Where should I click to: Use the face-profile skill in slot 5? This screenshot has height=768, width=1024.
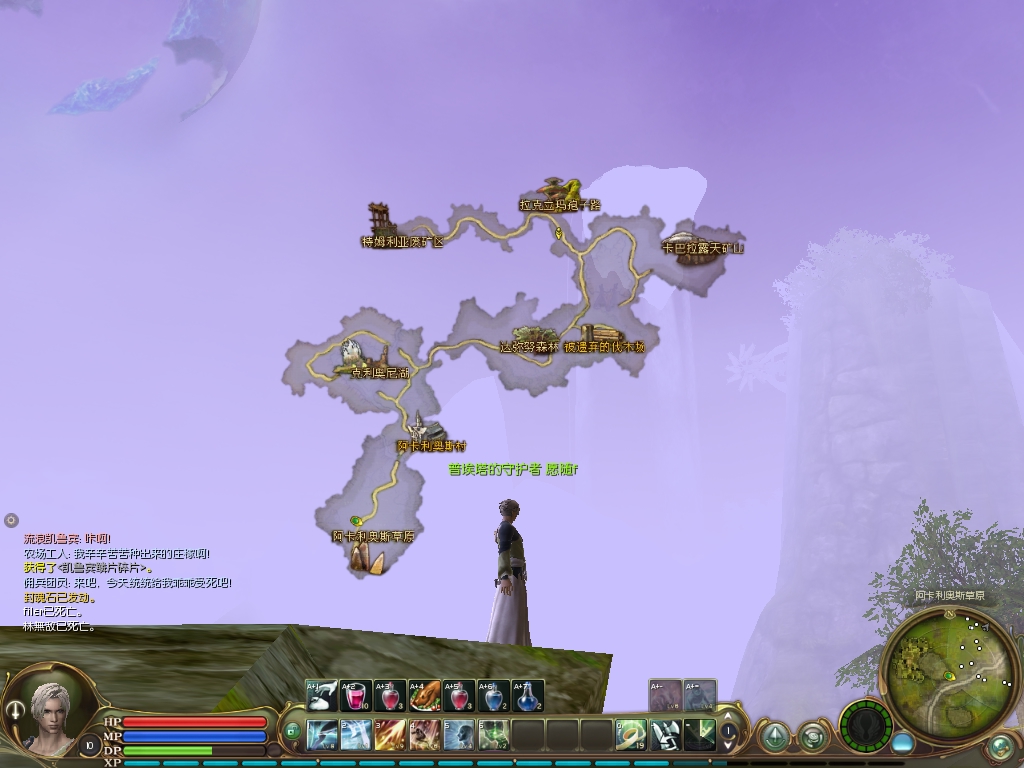459,735
